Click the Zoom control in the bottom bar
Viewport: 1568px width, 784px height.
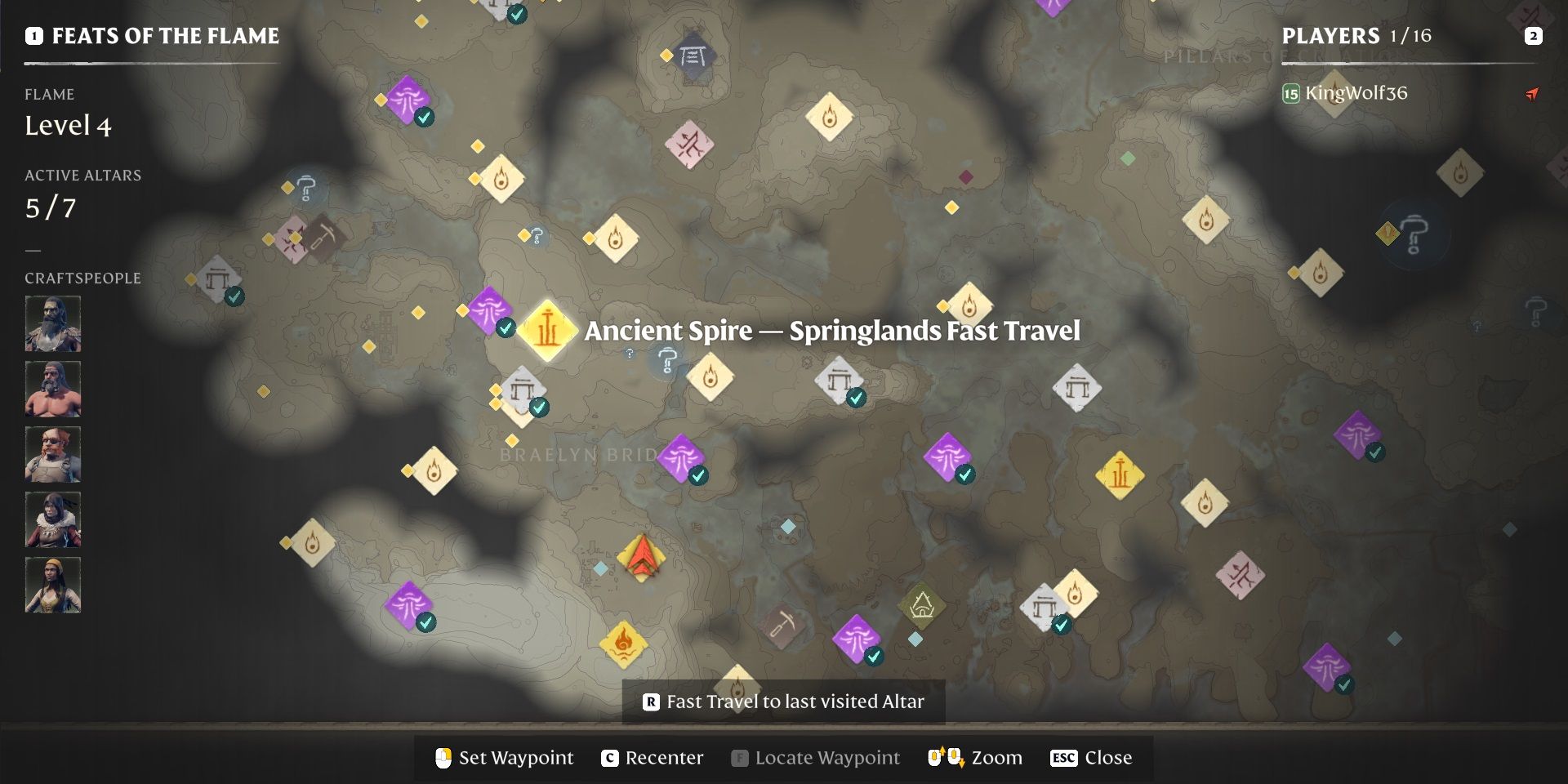[974, 758]
